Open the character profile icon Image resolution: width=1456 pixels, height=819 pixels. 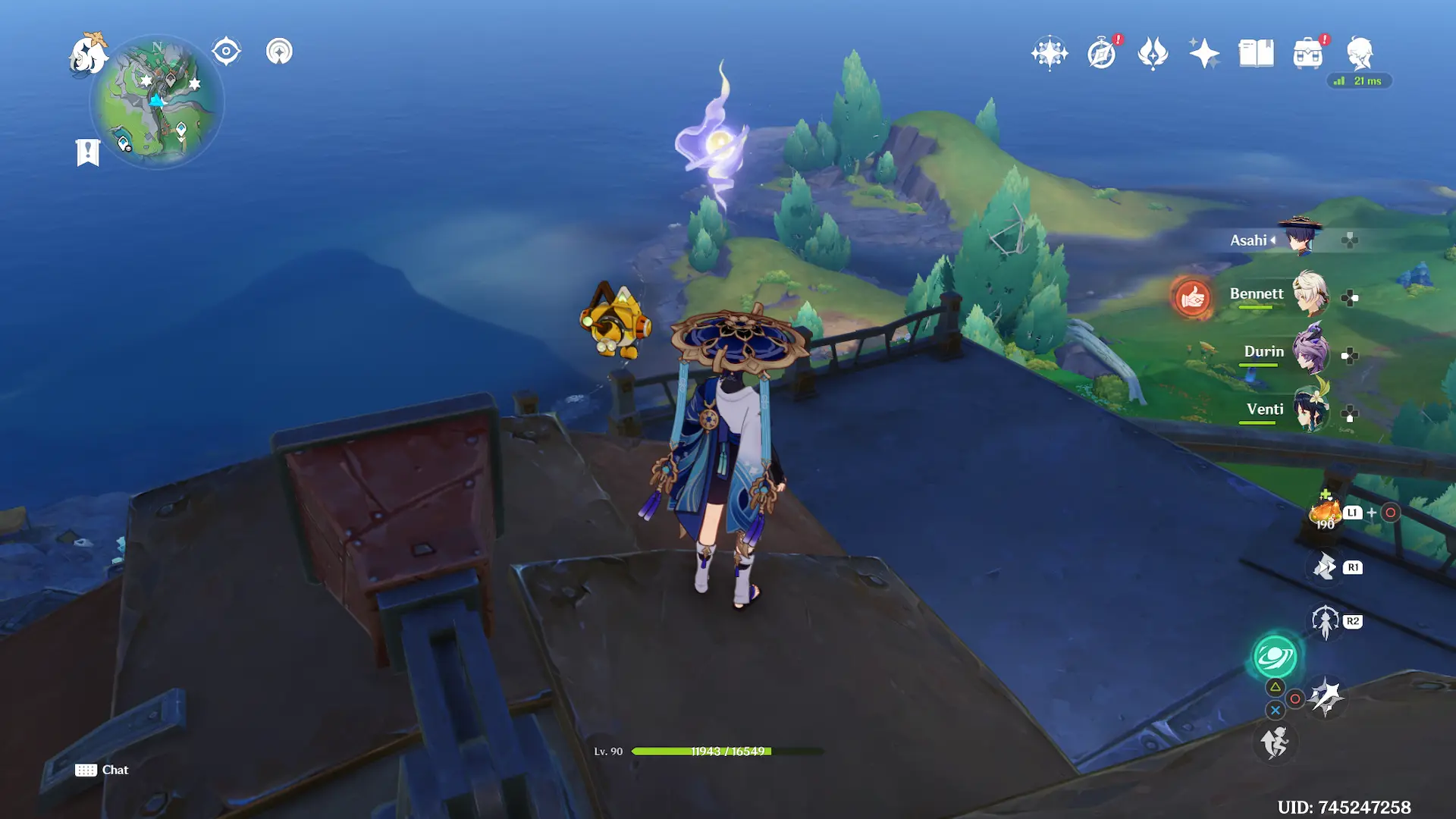[x=1359, y=53]
